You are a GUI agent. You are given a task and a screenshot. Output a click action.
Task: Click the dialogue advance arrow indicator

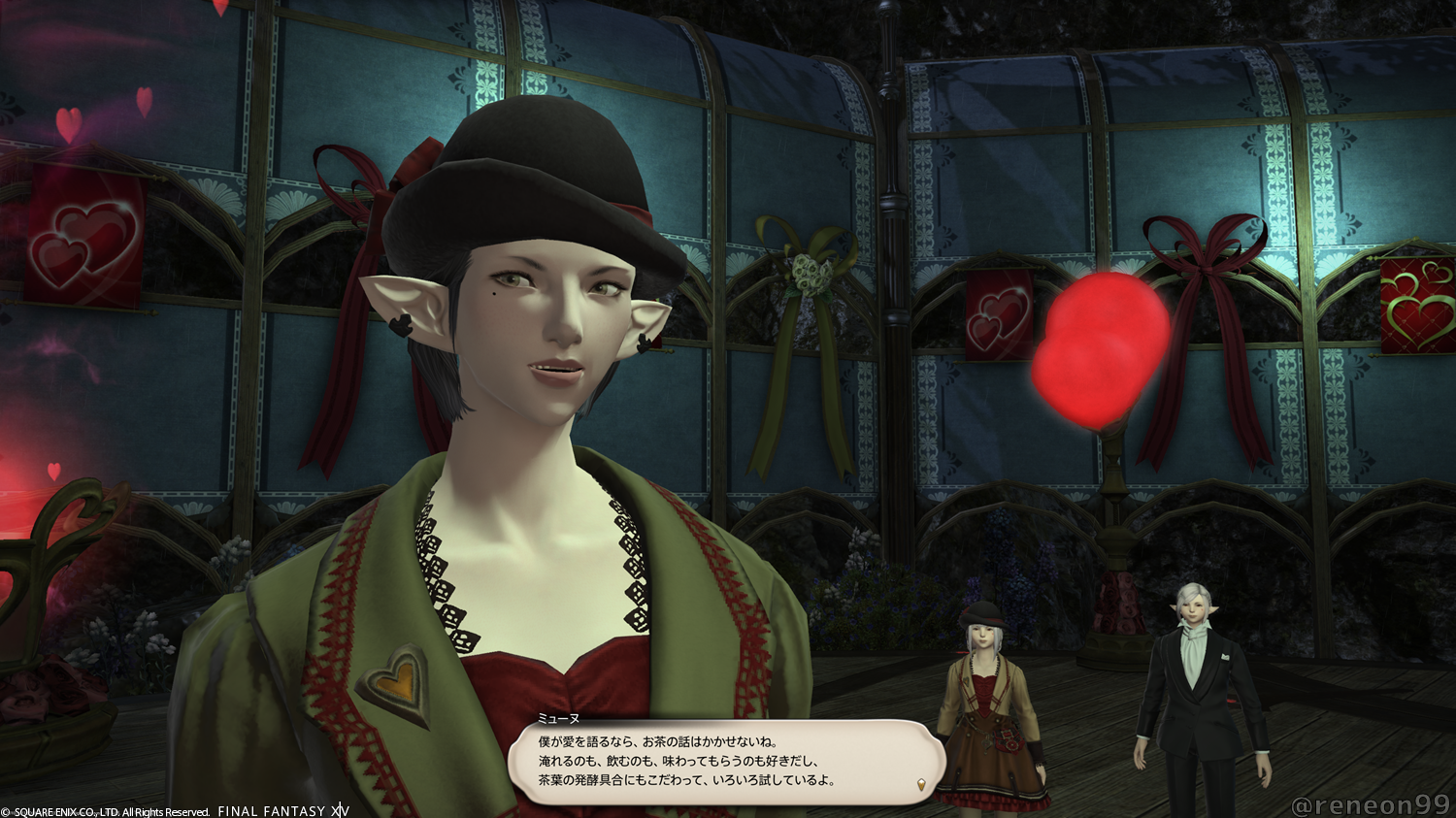point(921,784)
